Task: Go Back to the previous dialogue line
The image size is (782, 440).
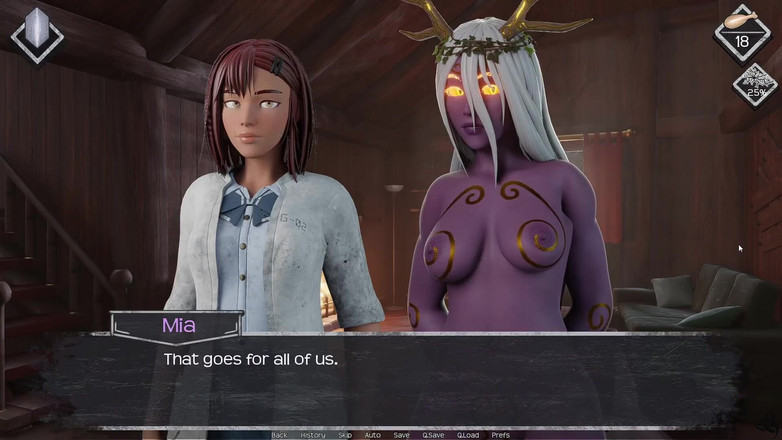Action: [279, 435]
